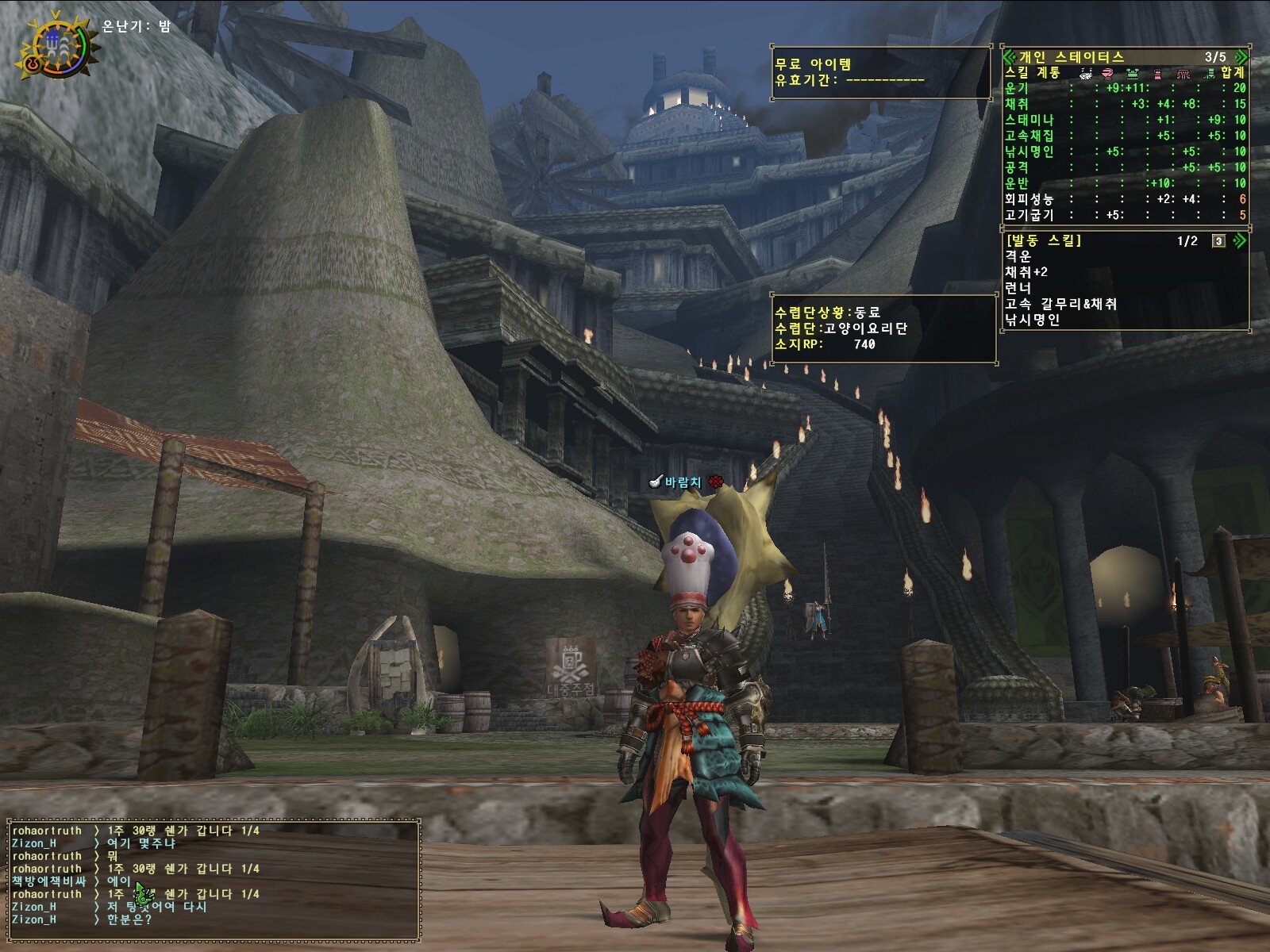Advance to the next personal status page
The width and height of the screenshot is (1270, 952).
pyautogui.click(x=1241, y=57)
